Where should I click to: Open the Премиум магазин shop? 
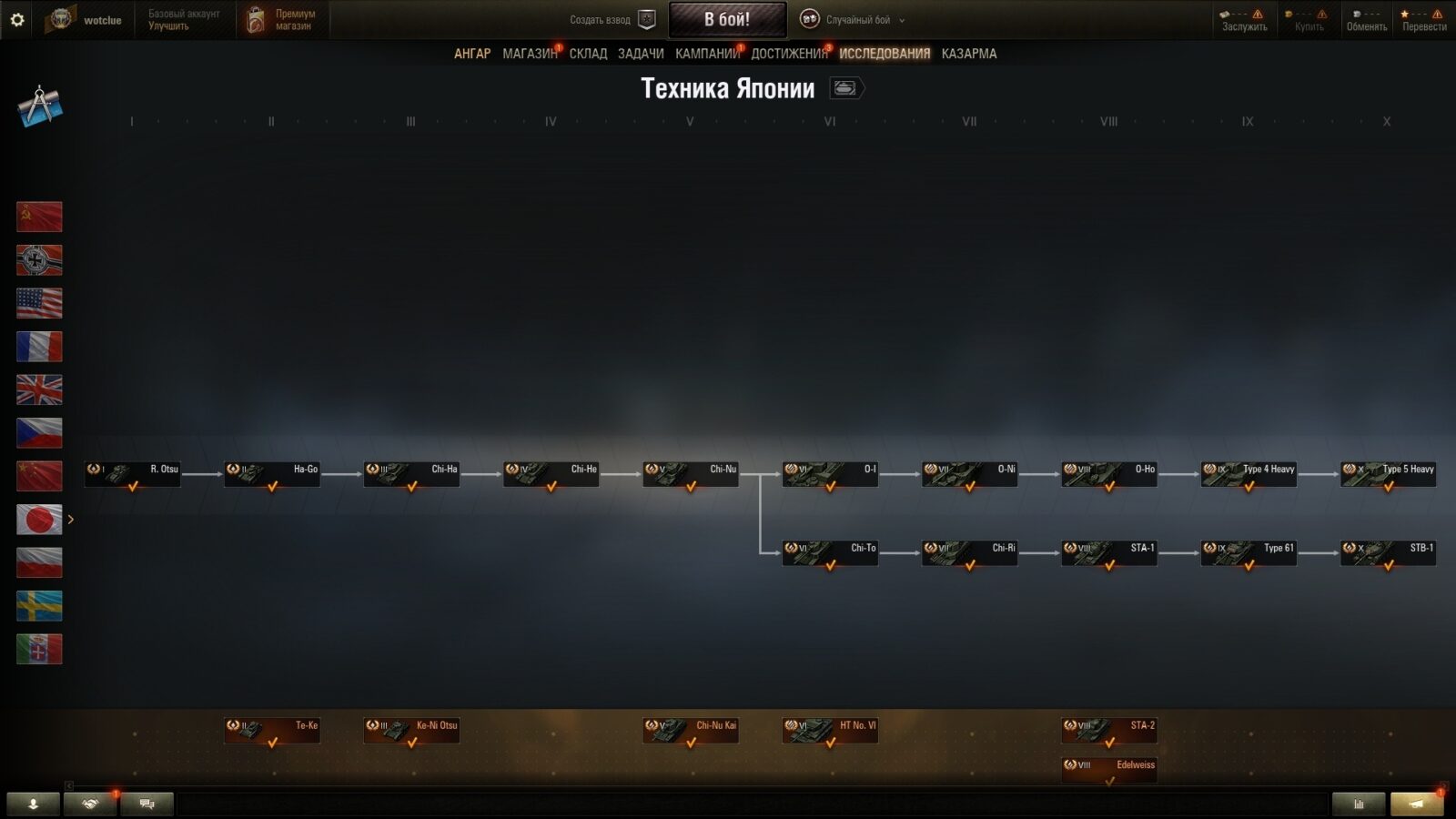click(283, 20)
